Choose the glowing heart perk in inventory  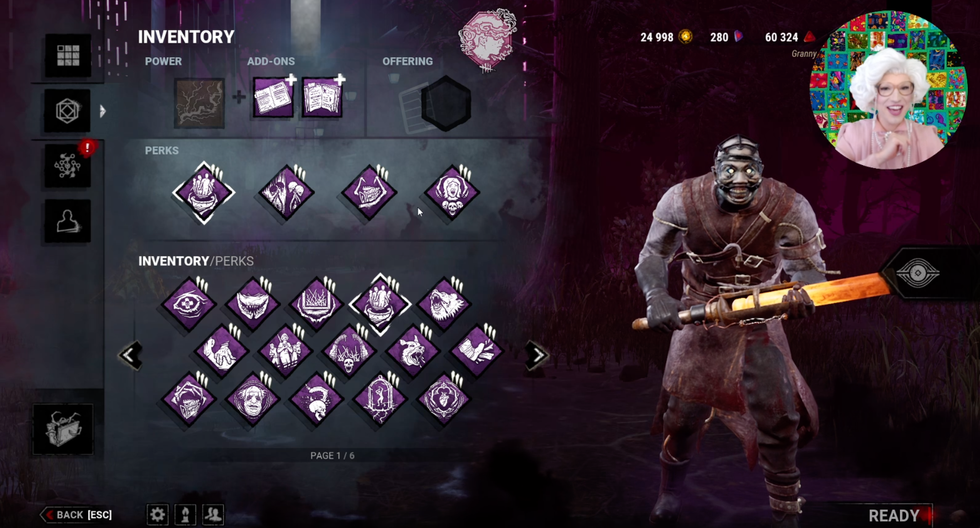443,398
